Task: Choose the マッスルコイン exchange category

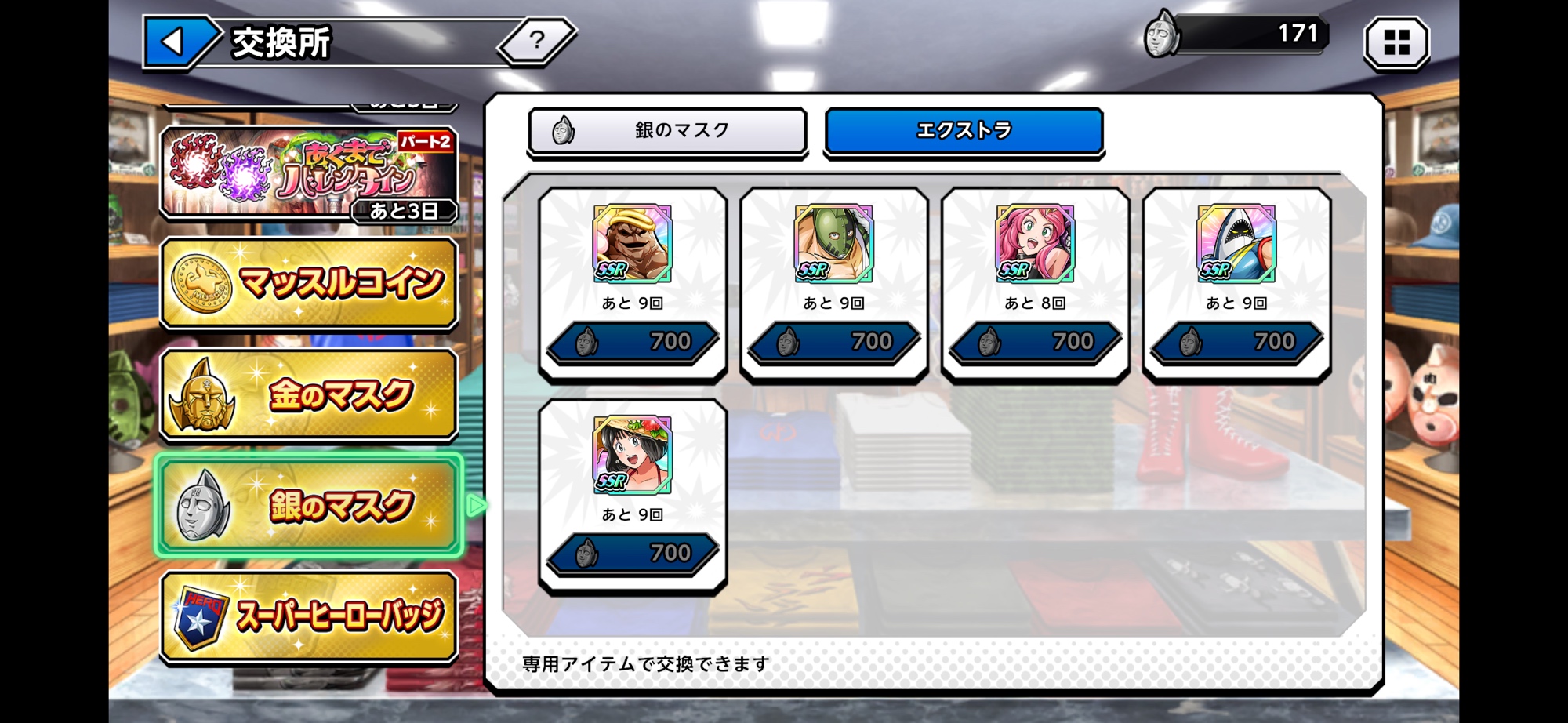Action: (309, 282)
